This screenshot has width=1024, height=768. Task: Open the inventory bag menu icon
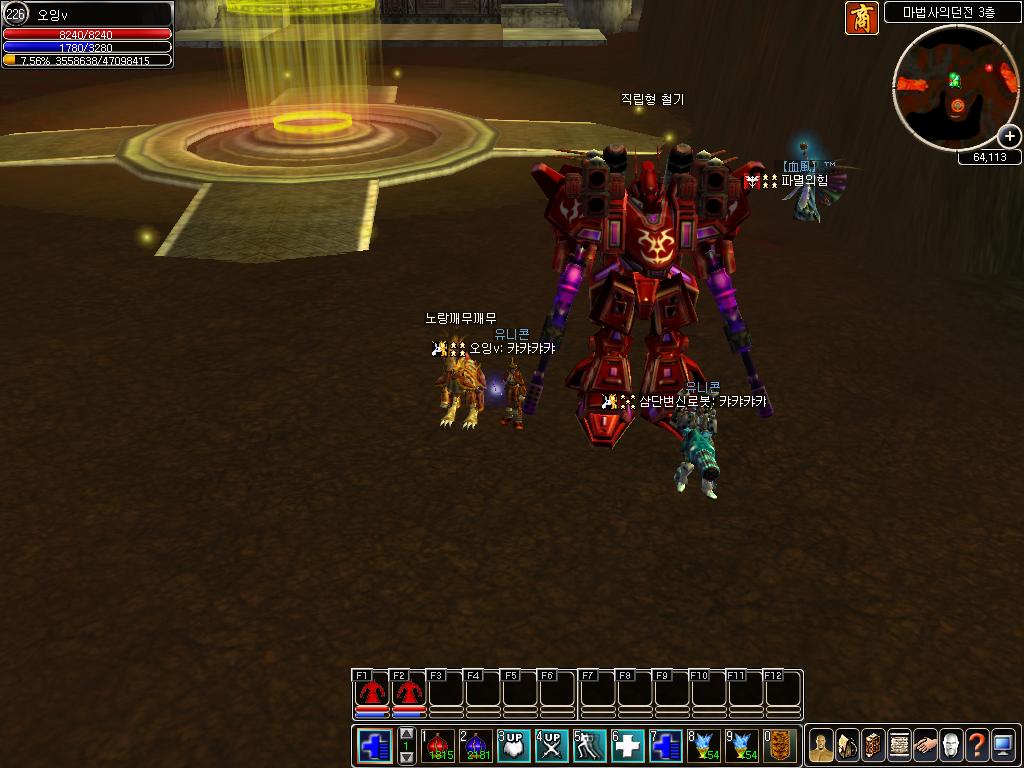point(847,746)
